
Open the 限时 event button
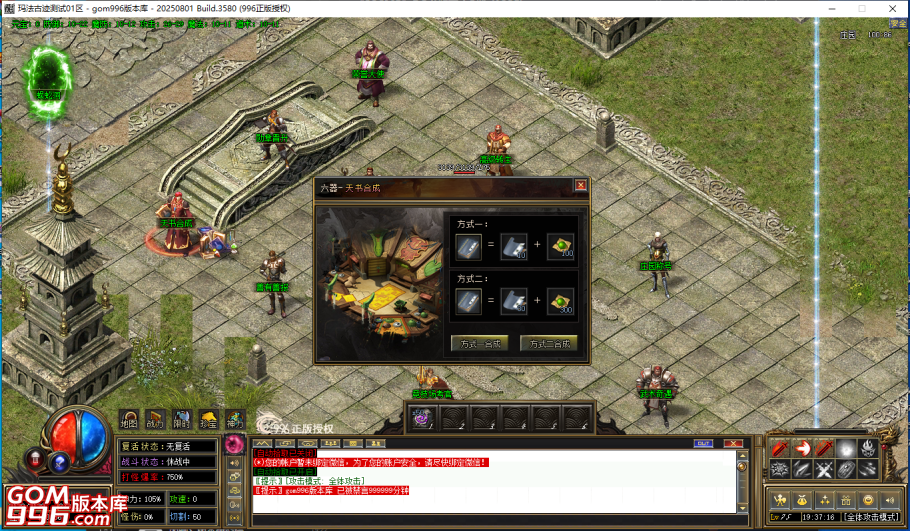(181, 420)
